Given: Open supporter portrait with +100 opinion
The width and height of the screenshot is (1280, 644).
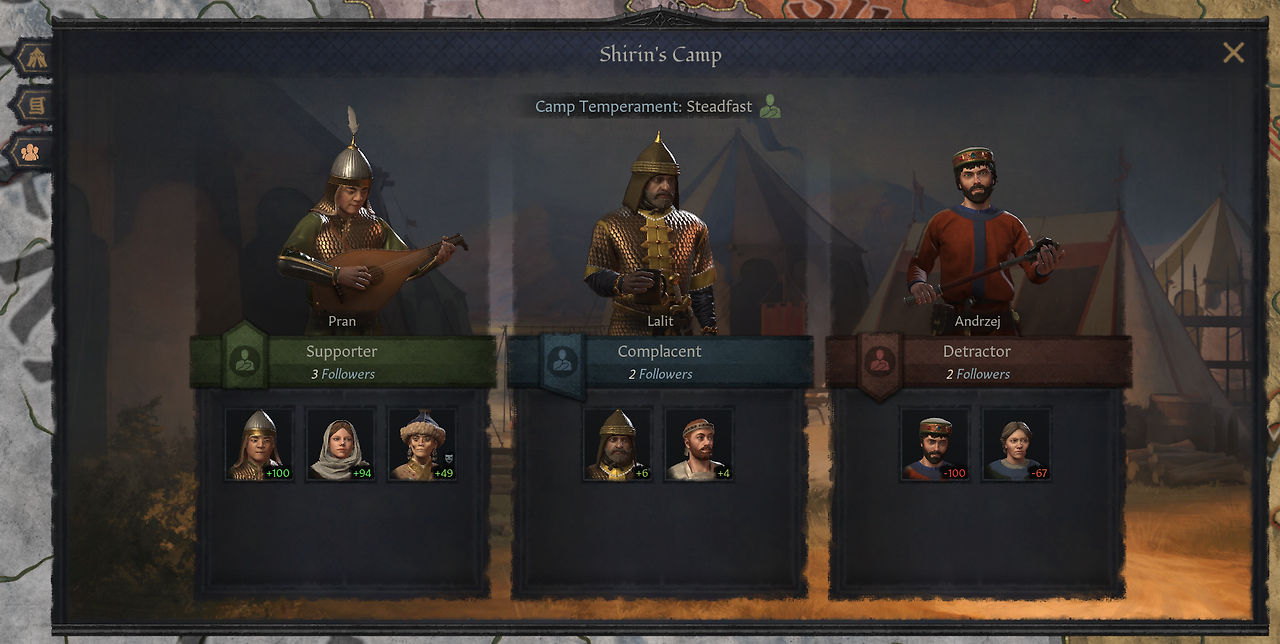Looking at the screenshot, I should coord(259,444).
